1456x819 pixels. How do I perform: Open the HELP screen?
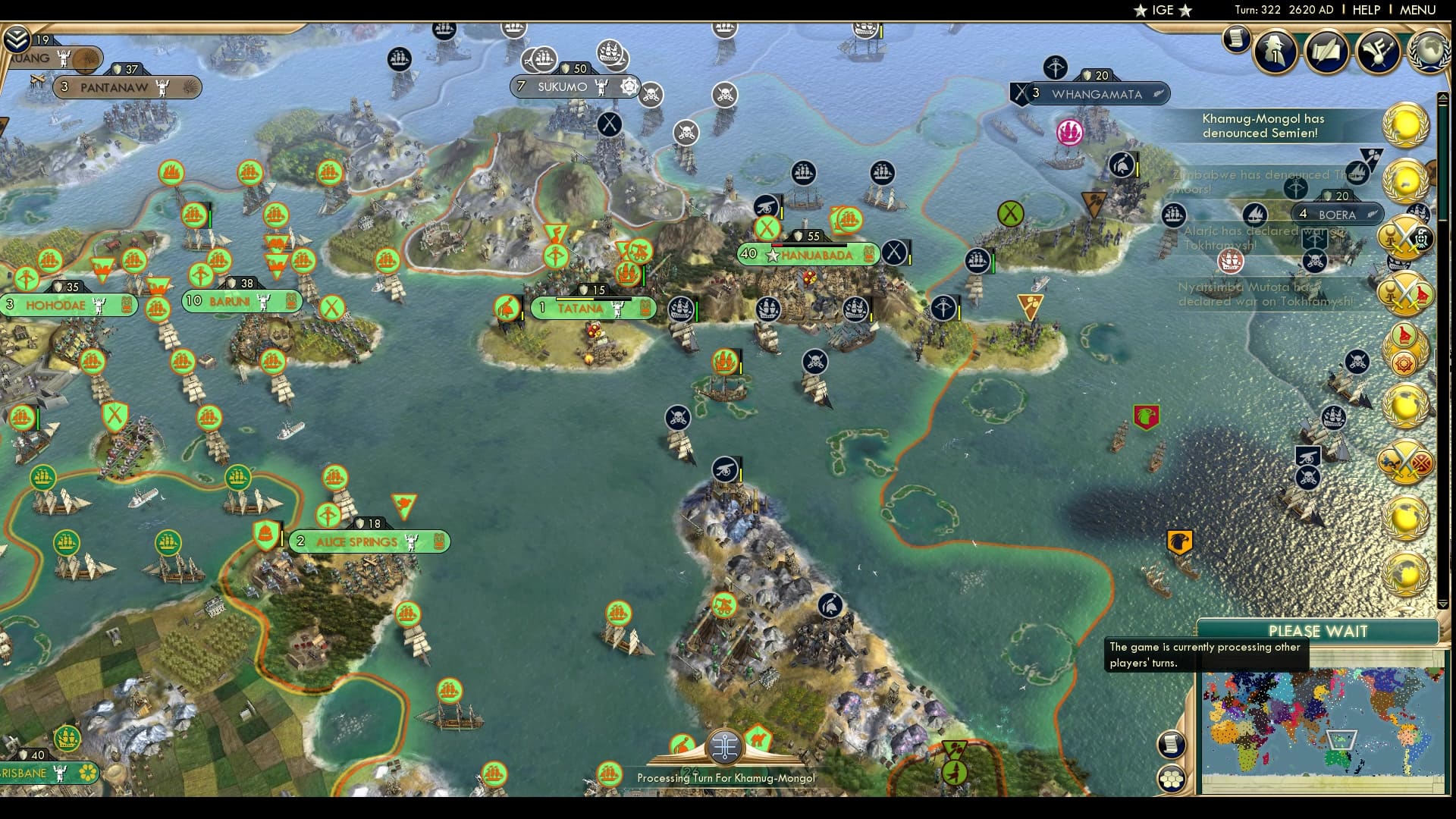coord(1365,11)
